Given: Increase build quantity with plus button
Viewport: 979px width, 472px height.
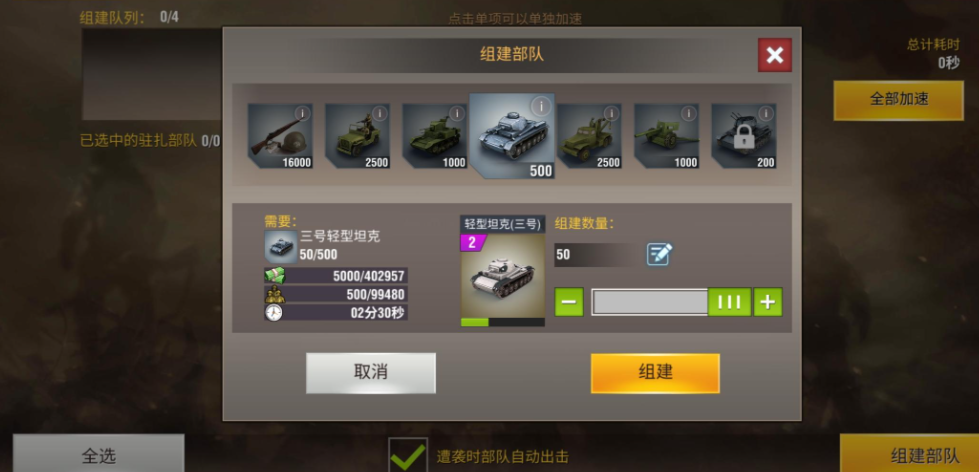Looking at the screenshot, I should click(768, 301).
